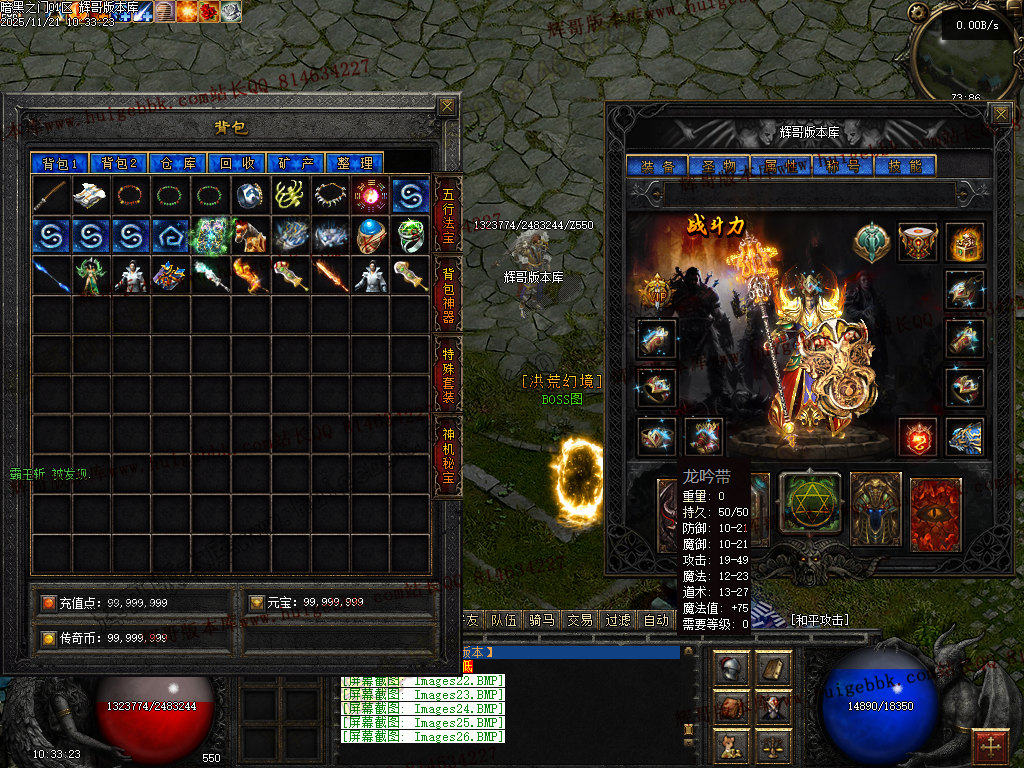
Task: Pick the horse mount item in backpack
Action: coord(250,236)
